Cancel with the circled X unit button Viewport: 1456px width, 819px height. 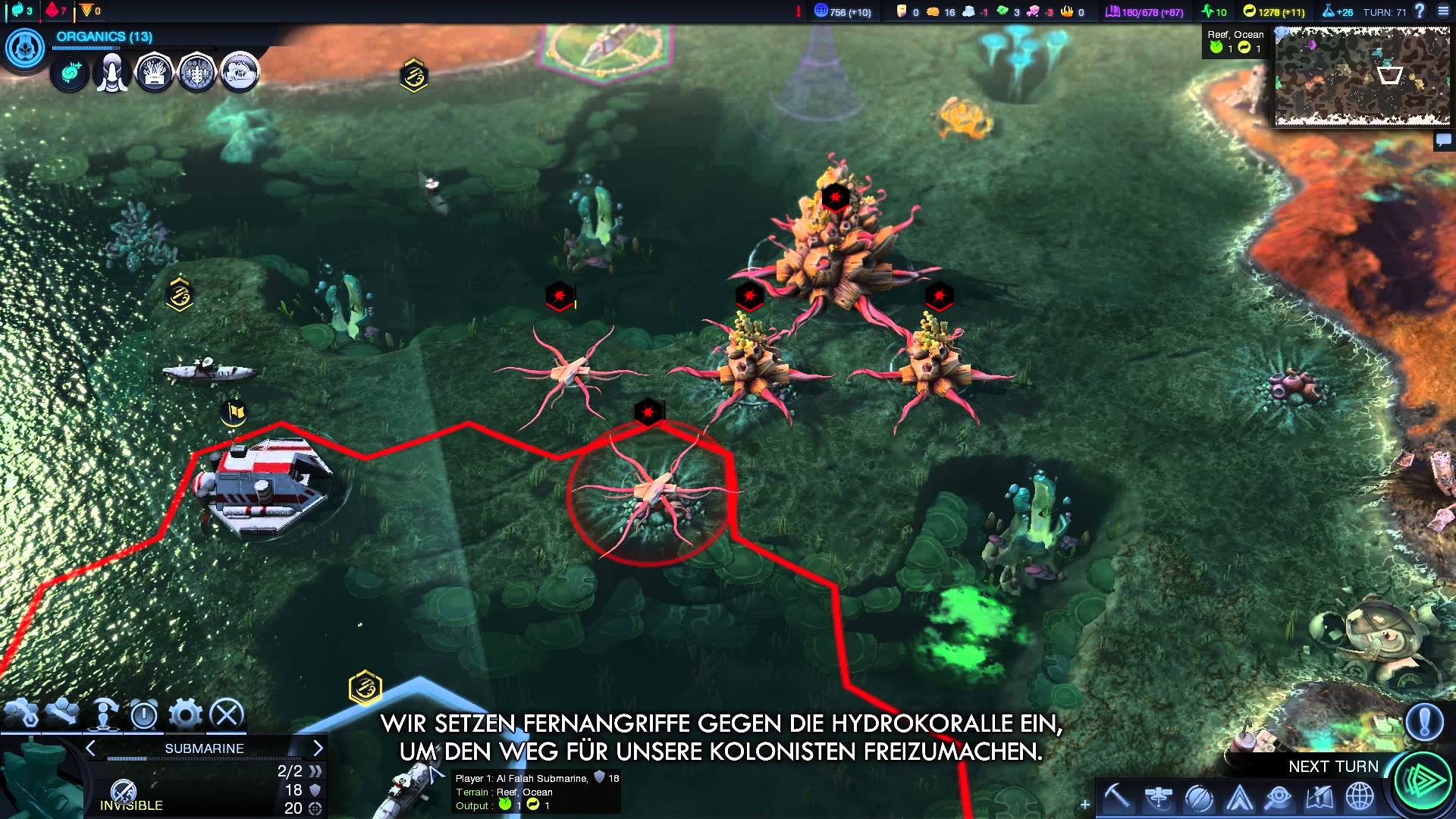coord(226,714)
